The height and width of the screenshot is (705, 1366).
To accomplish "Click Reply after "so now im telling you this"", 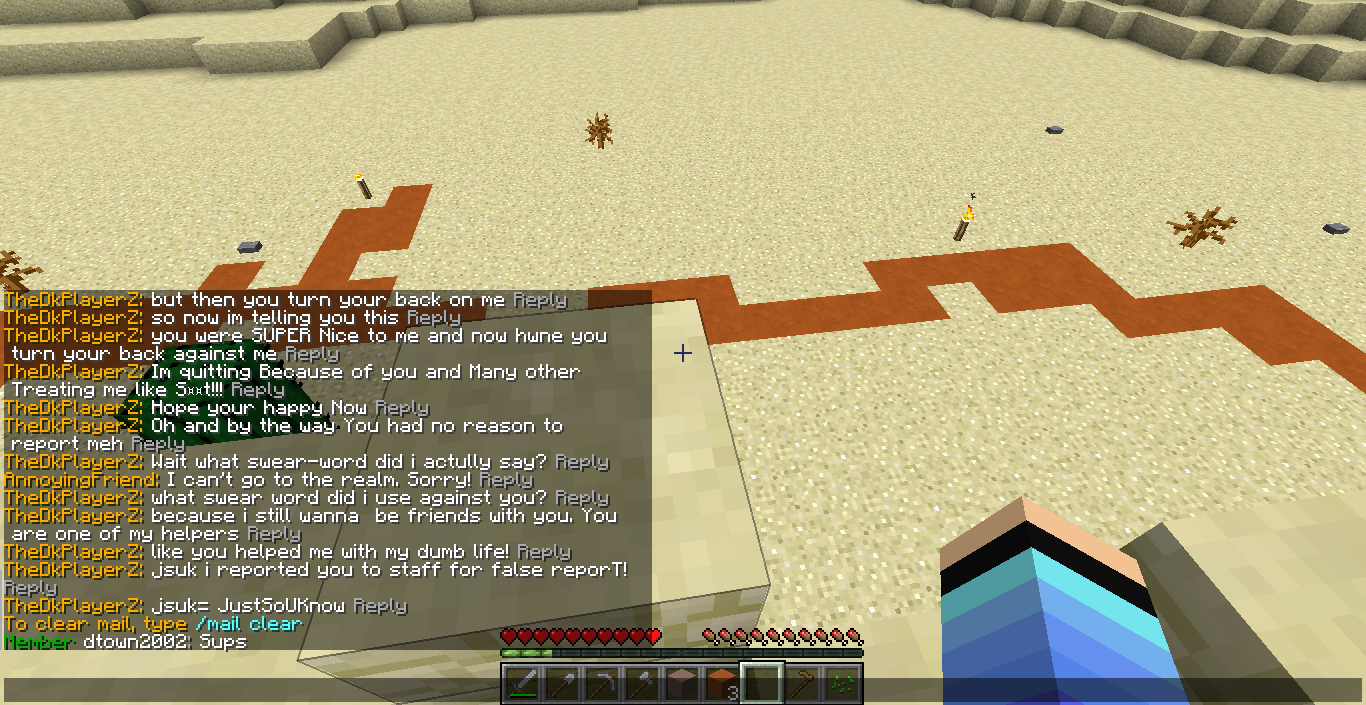I will click(x=433, y=318).
